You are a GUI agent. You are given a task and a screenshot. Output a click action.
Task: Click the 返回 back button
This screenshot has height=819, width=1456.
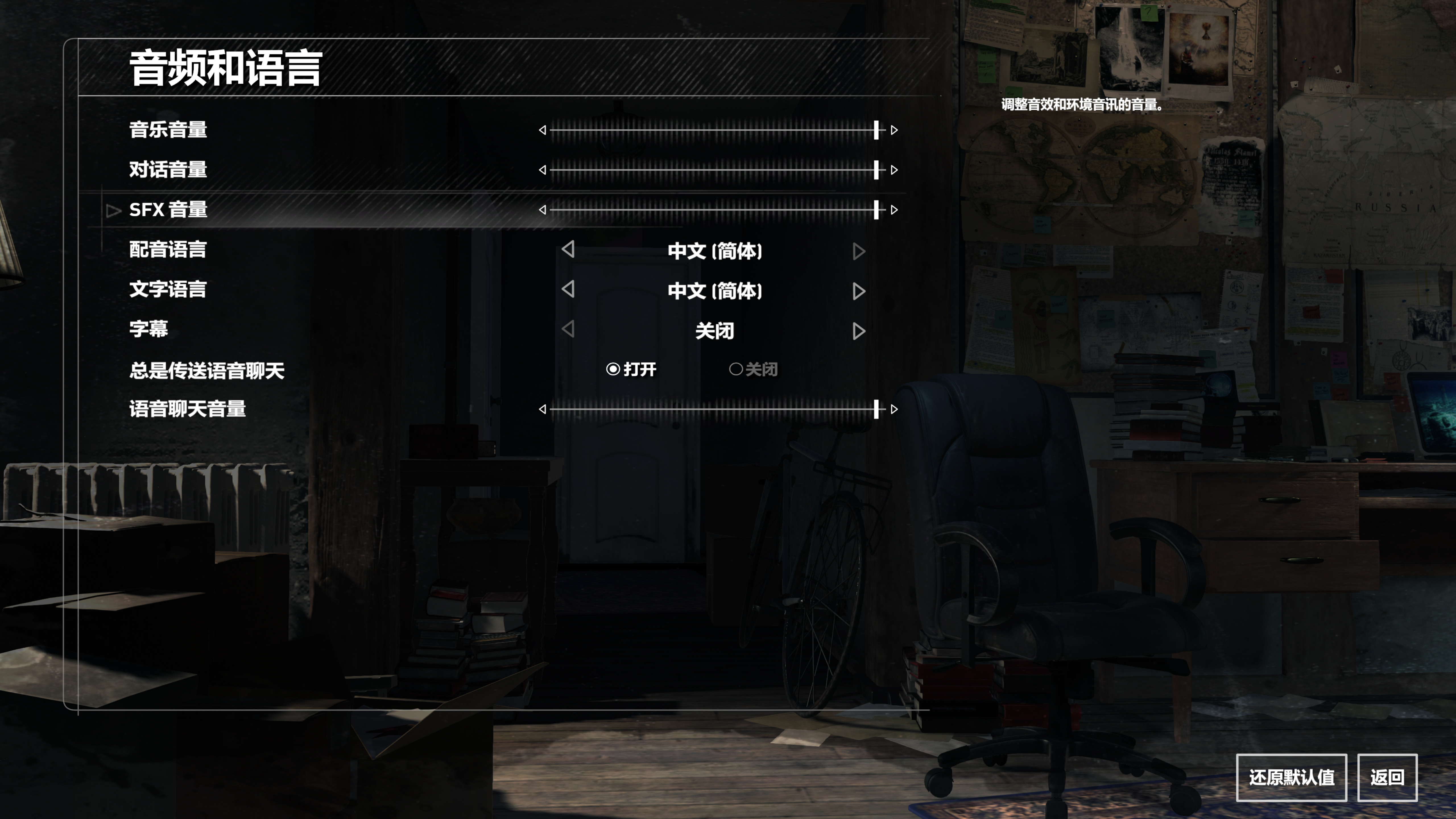[x=1387, y=777]
